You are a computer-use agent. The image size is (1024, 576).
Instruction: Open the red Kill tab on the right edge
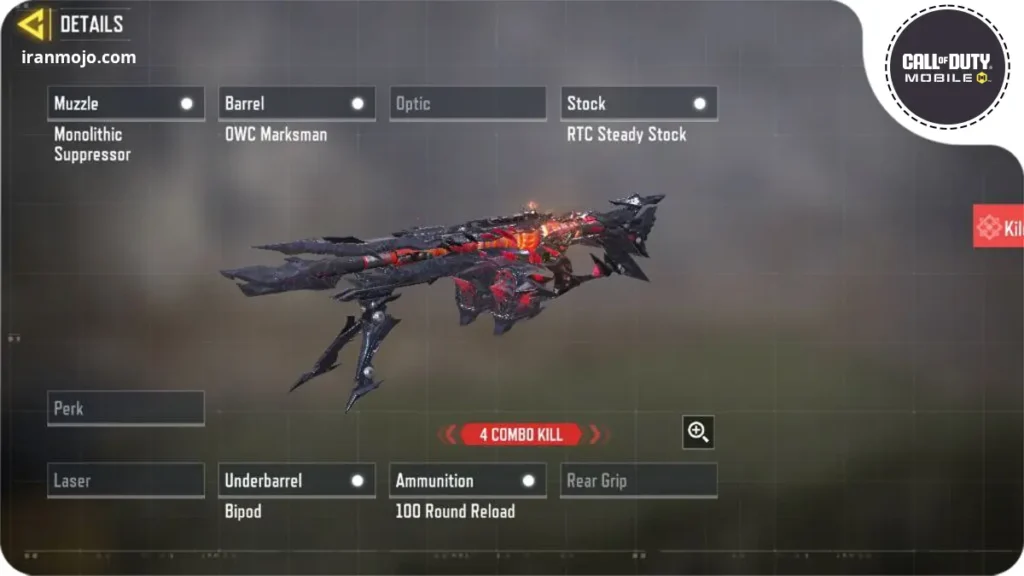click(x=998, y=228)
